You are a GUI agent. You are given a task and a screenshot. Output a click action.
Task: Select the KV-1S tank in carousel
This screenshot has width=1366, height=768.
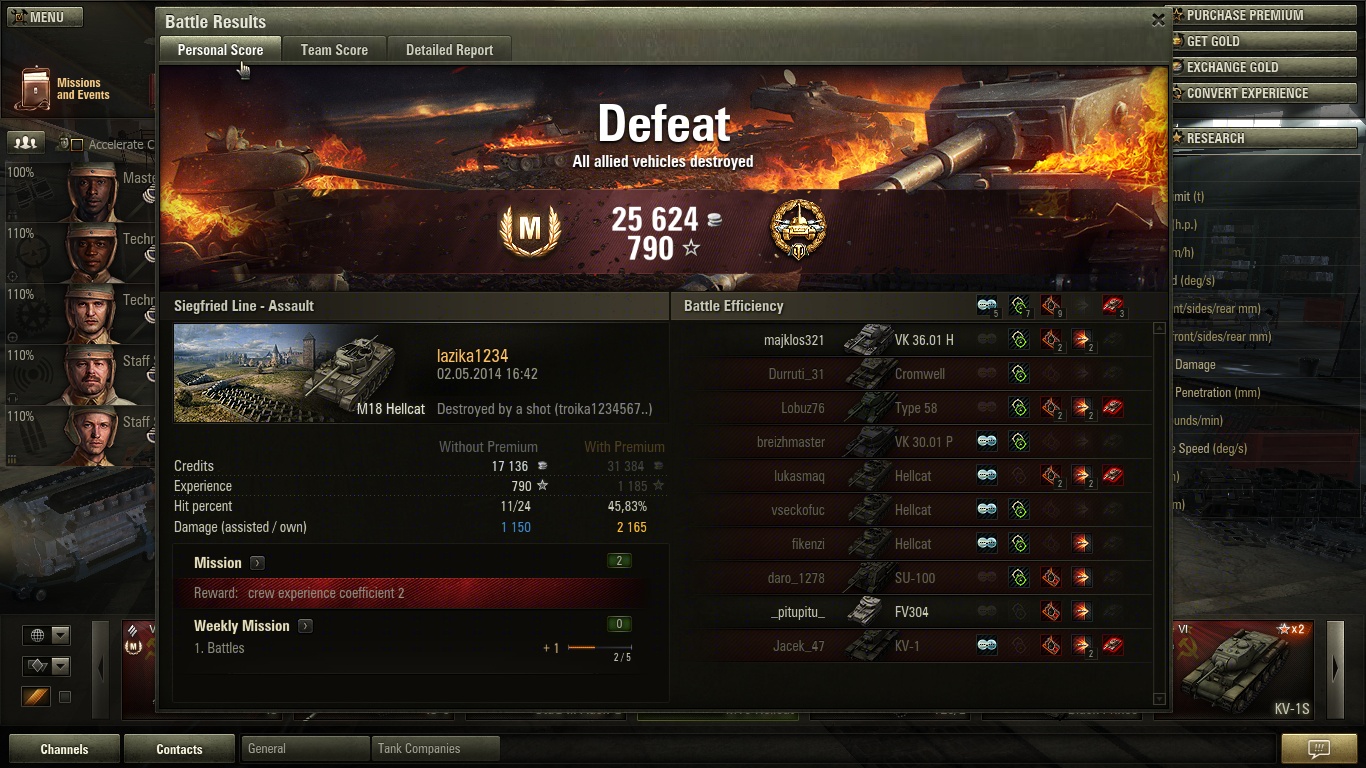point(1247,670)
